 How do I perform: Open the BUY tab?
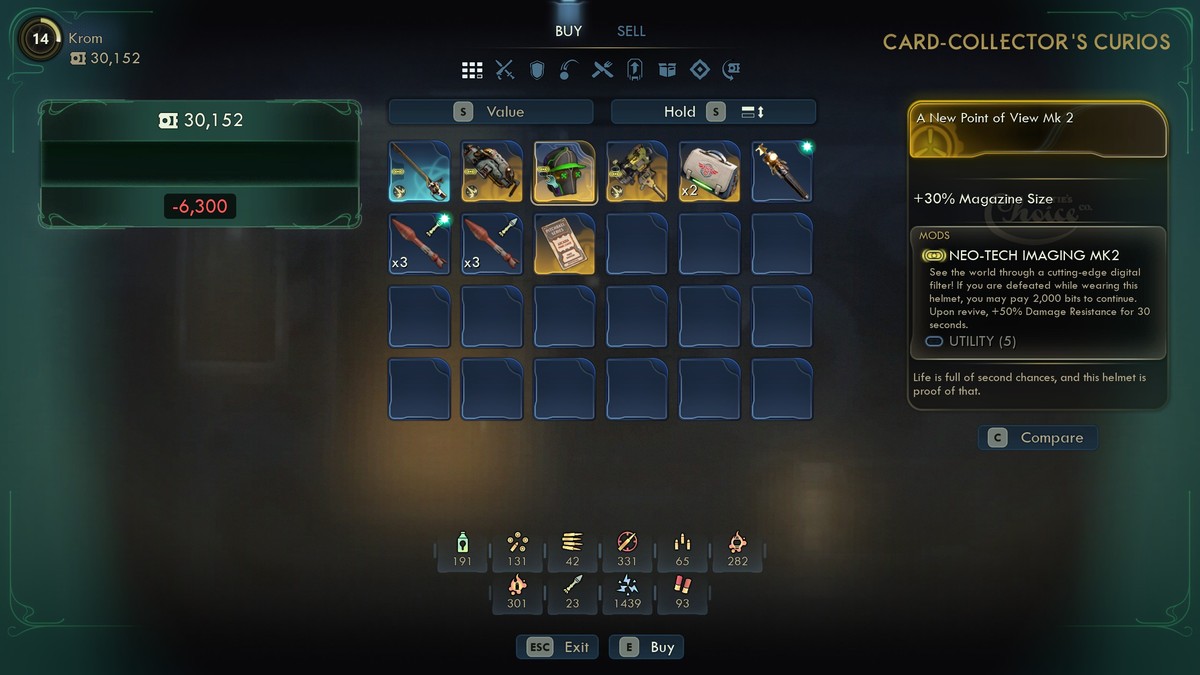tap(568, 31)
